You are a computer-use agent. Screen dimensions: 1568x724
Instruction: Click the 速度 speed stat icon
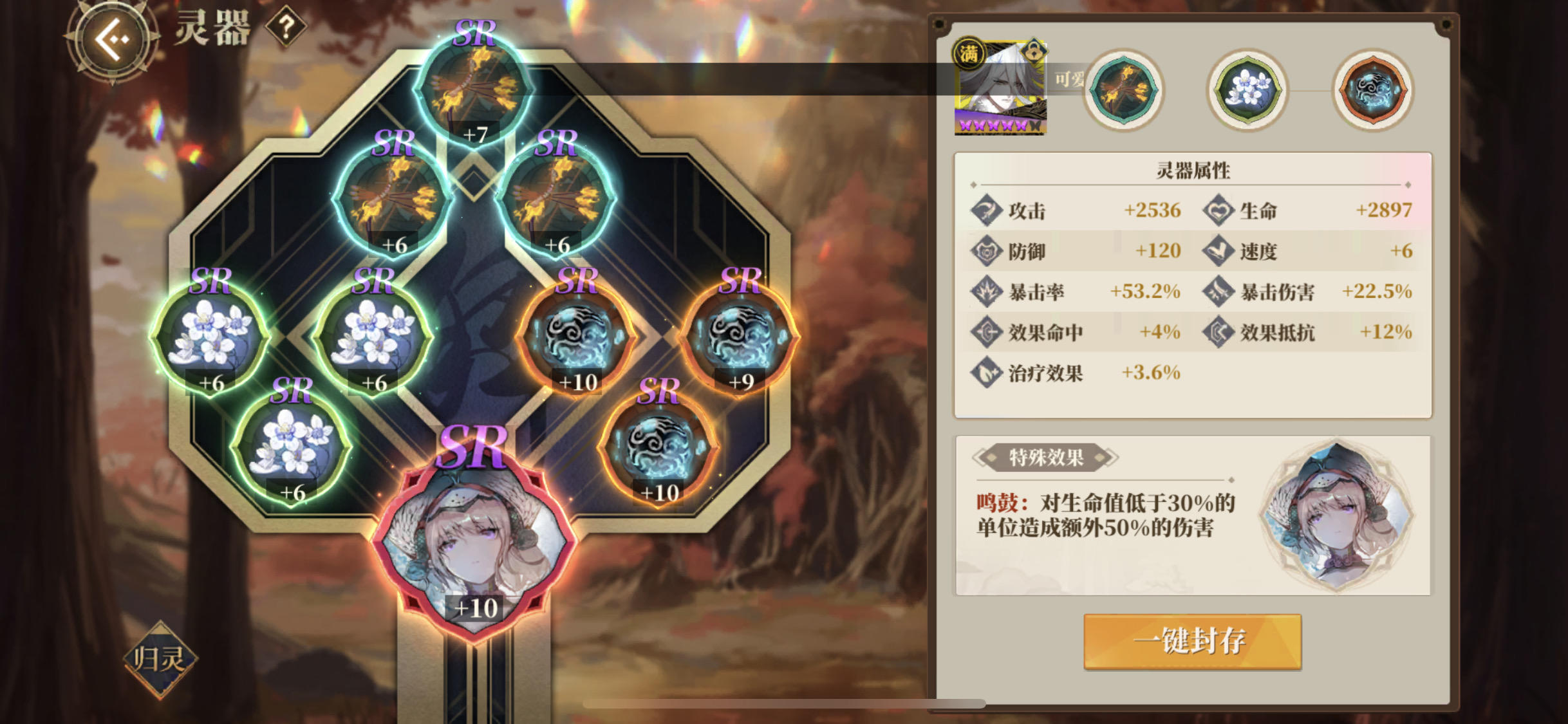pyautogui.click(x=1221, y=252)
